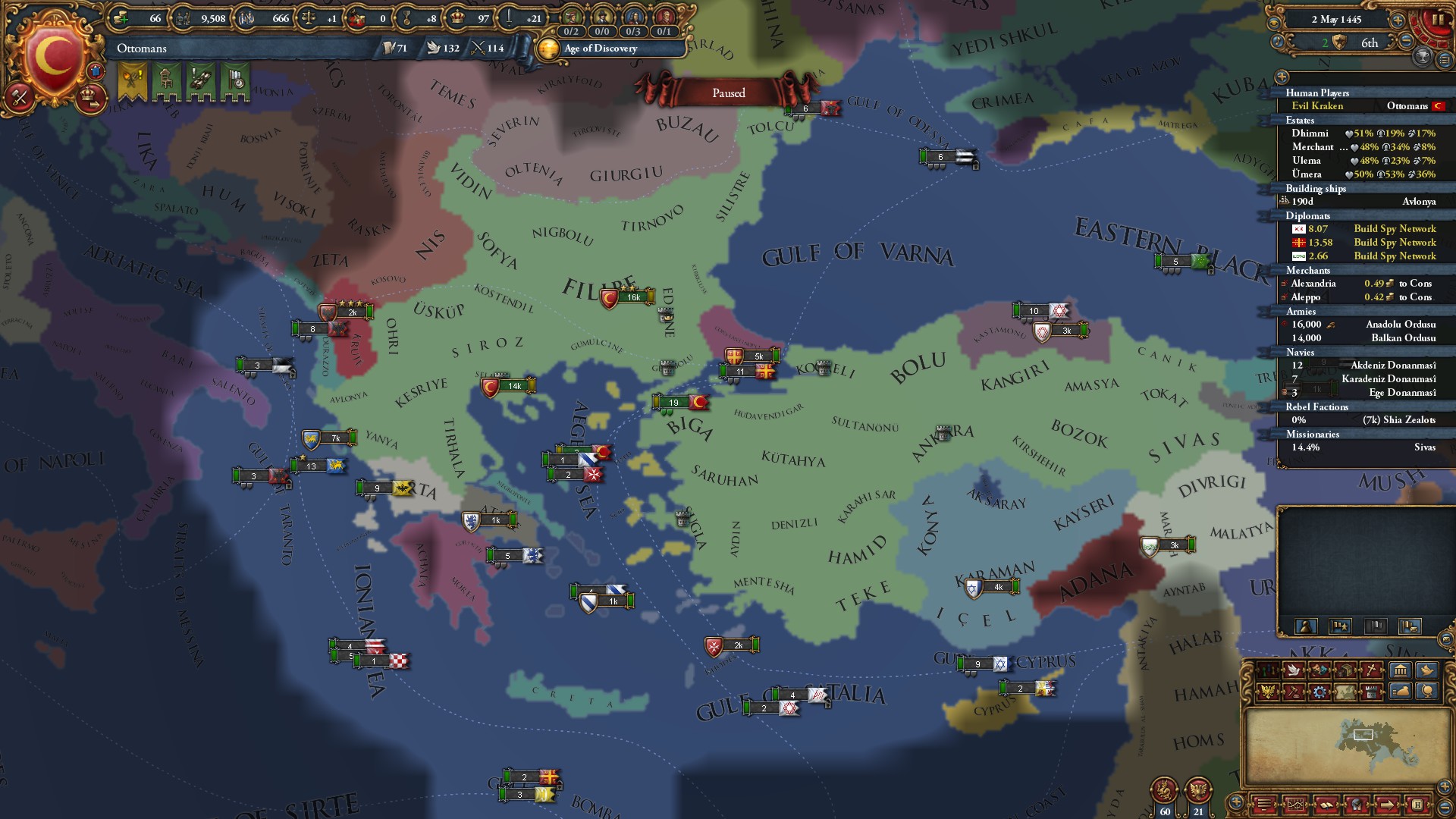This screenshot has height=819, width=1456.
Task: Toggle the music note button
Action: tap(1279, 42)
